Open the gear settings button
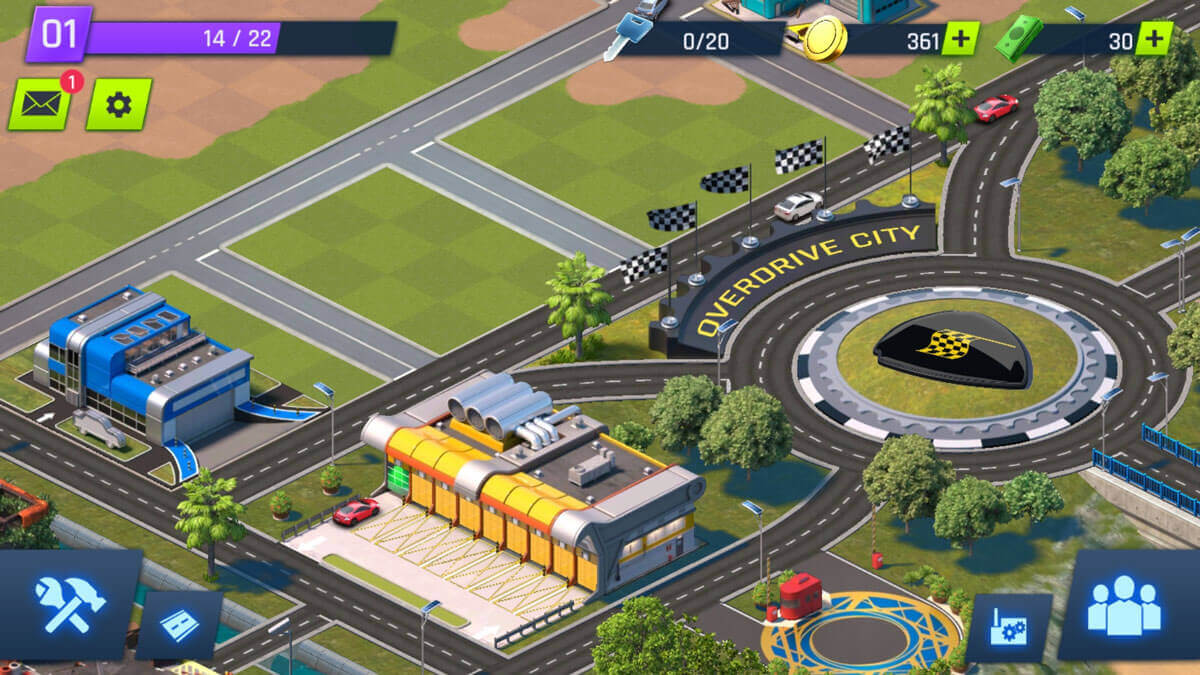The width and height of the screenshot is (1200, 675). 118,104
